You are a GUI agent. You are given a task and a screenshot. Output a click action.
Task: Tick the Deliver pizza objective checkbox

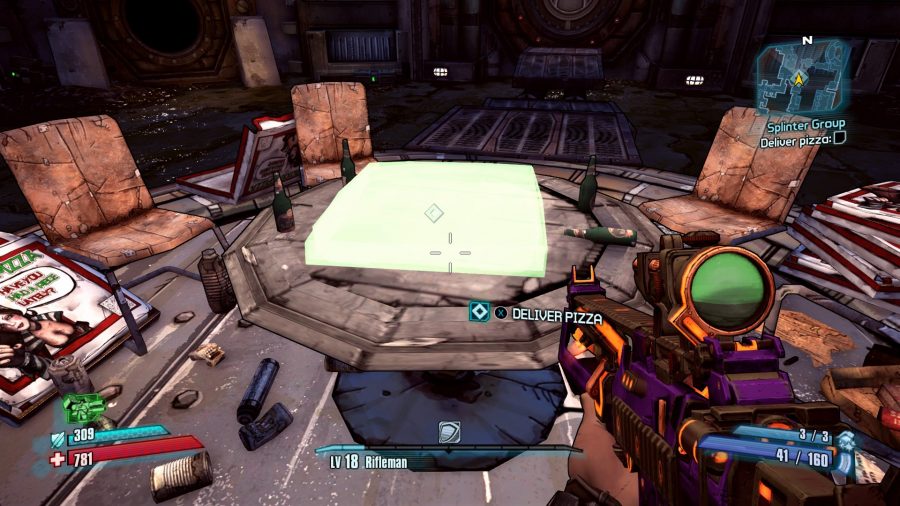tap(839, 140)
